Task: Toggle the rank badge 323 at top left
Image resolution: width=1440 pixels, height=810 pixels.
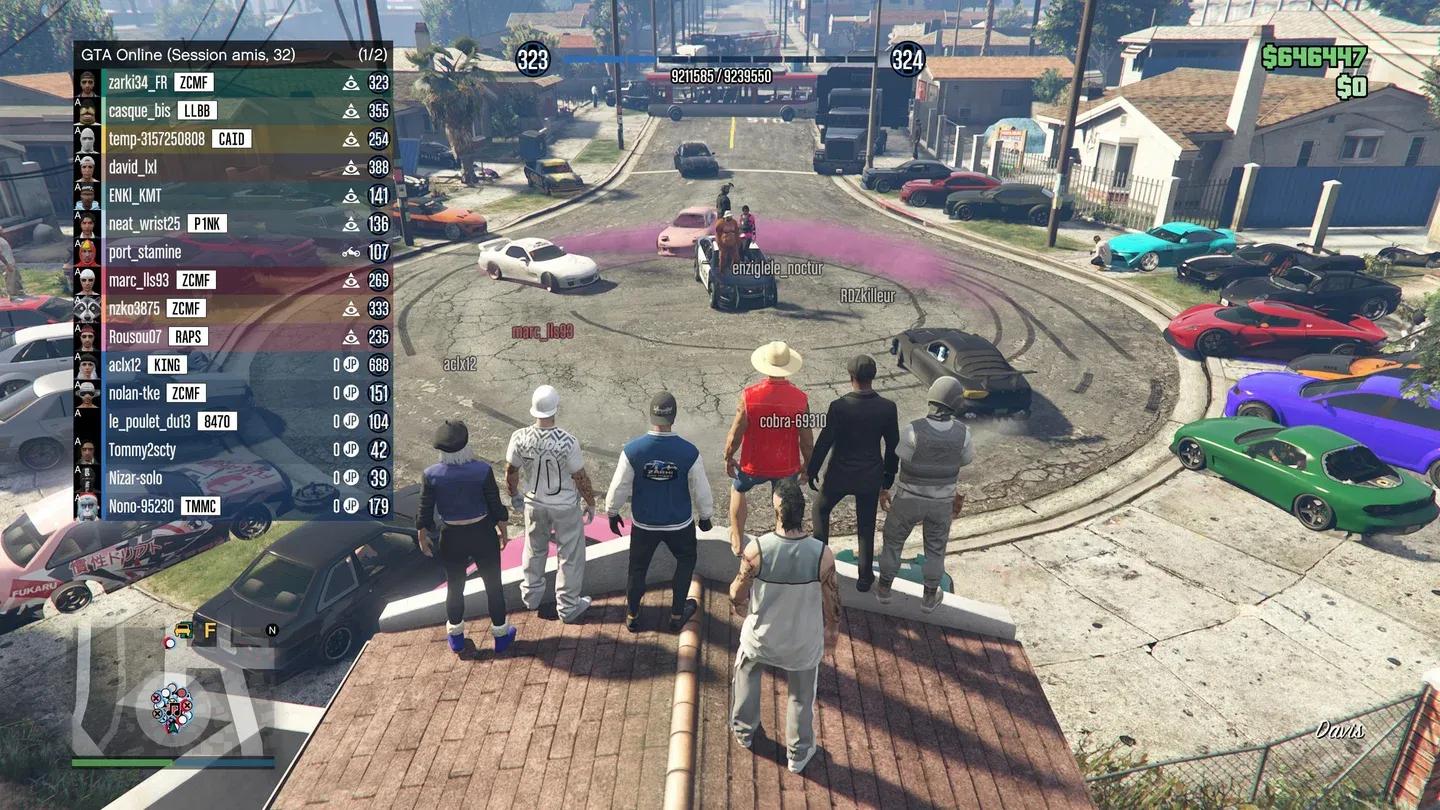Action: coord(531,58)
